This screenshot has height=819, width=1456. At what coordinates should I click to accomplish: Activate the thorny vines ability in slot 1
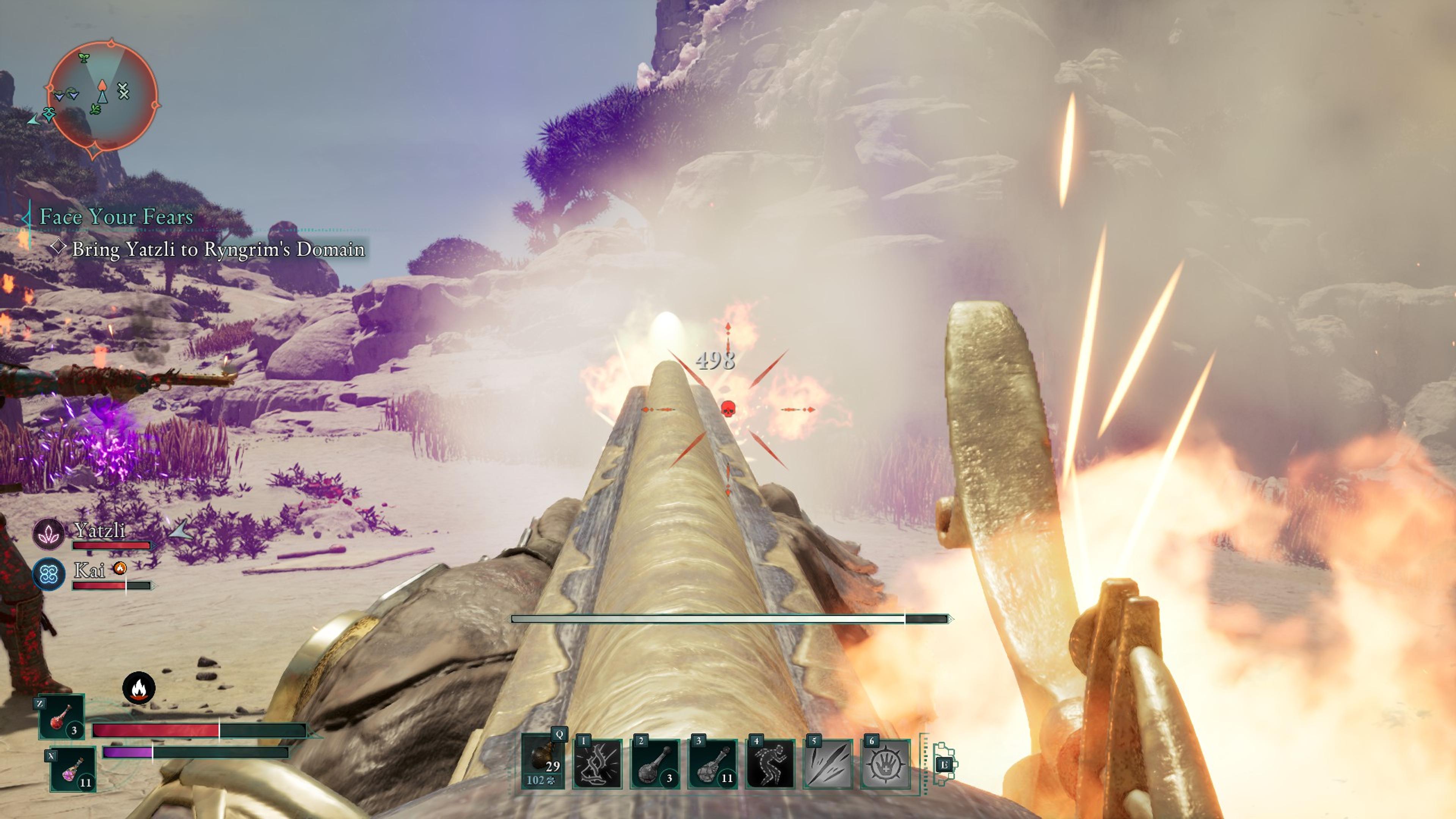point(598,764)
